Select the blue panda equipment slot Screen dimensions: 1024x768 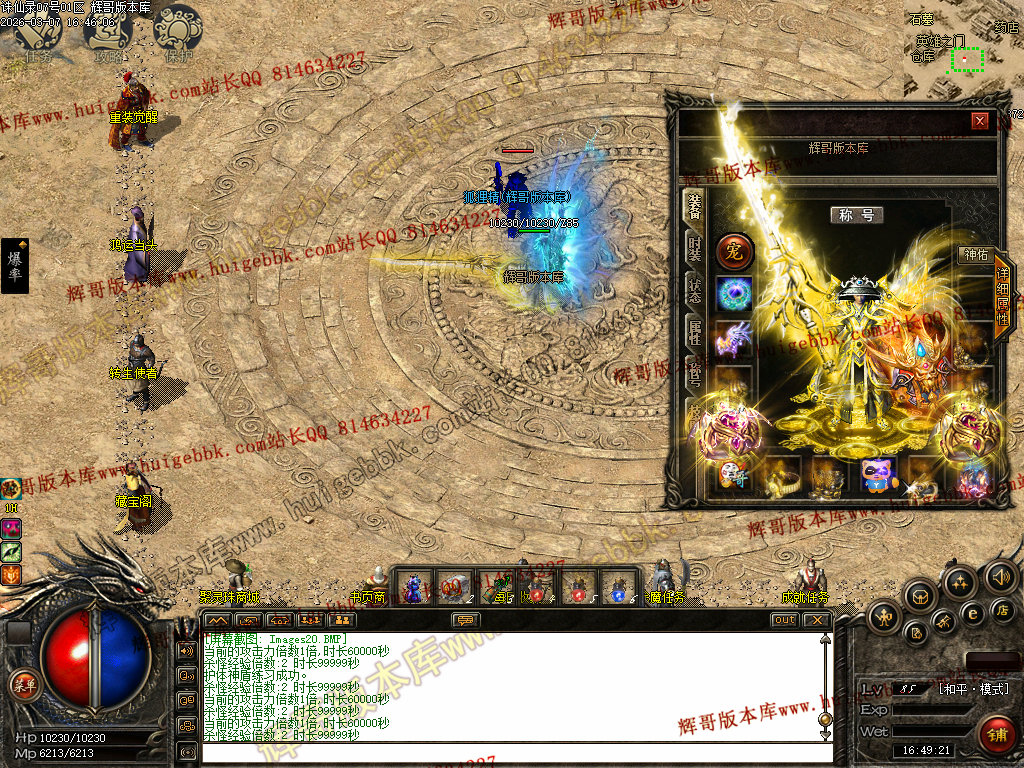877,476
